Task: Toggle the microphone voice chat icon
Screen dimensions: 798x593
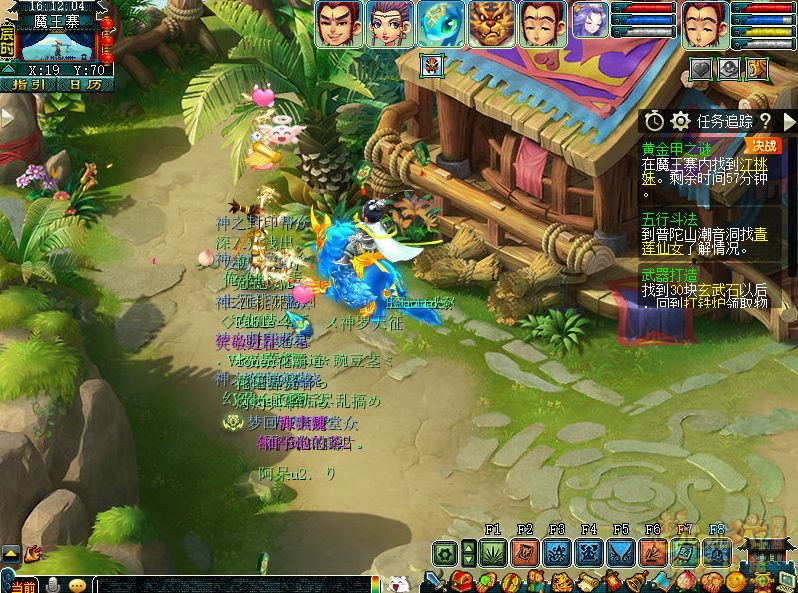Action: [54, 584]
